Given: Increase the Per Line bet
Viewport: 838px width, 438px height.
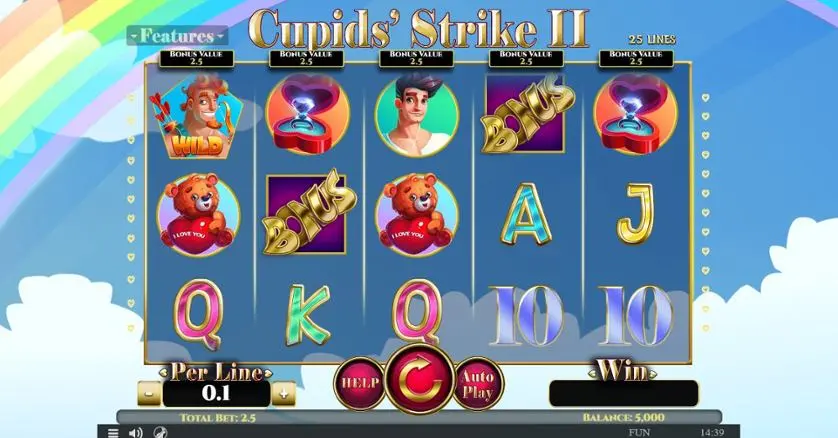Looking at the screenshot, I should coord(284,393).
